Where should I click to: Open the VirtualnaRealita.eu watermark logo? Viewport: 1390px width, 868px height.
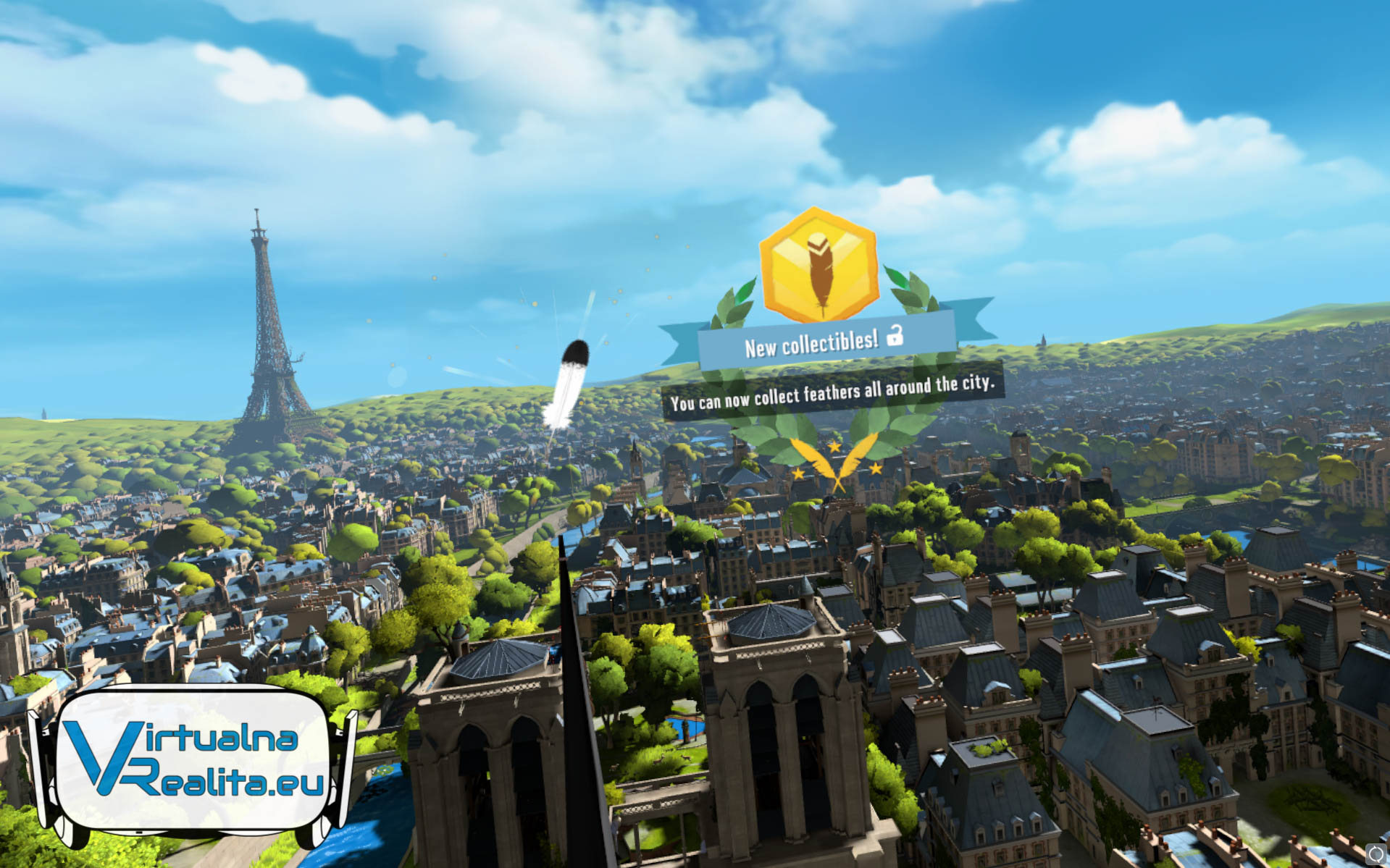[192, 762]
